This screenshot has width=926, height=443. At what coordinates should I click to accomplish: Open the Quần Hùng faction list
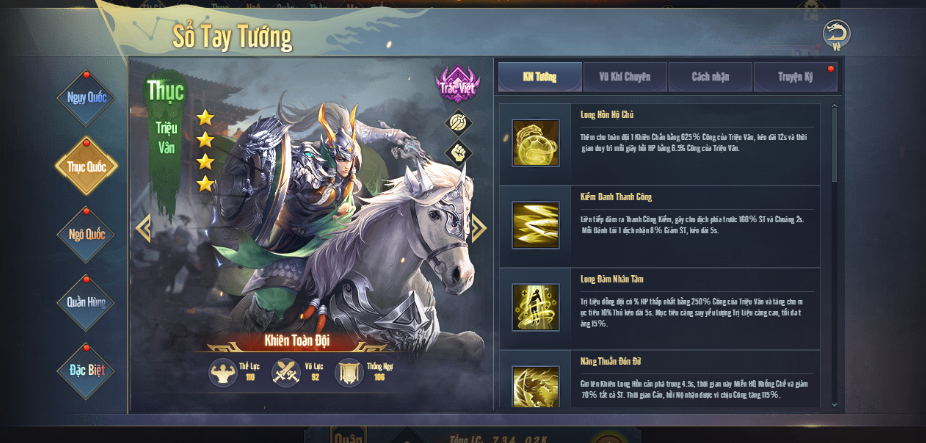[86, 302]
